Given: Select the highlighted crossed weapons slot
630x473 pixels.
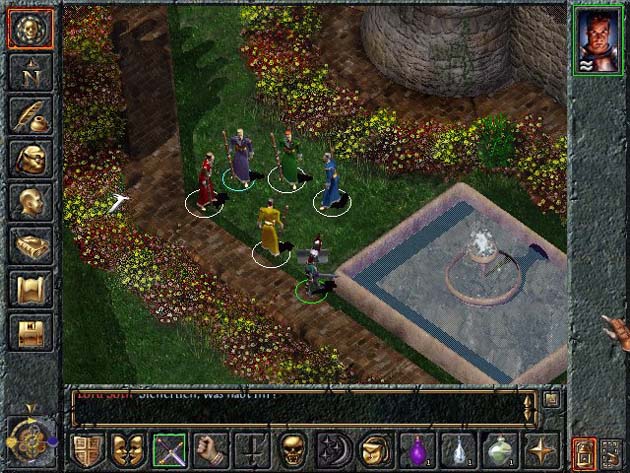Looking at the screenshot, I should pos(170,451).
